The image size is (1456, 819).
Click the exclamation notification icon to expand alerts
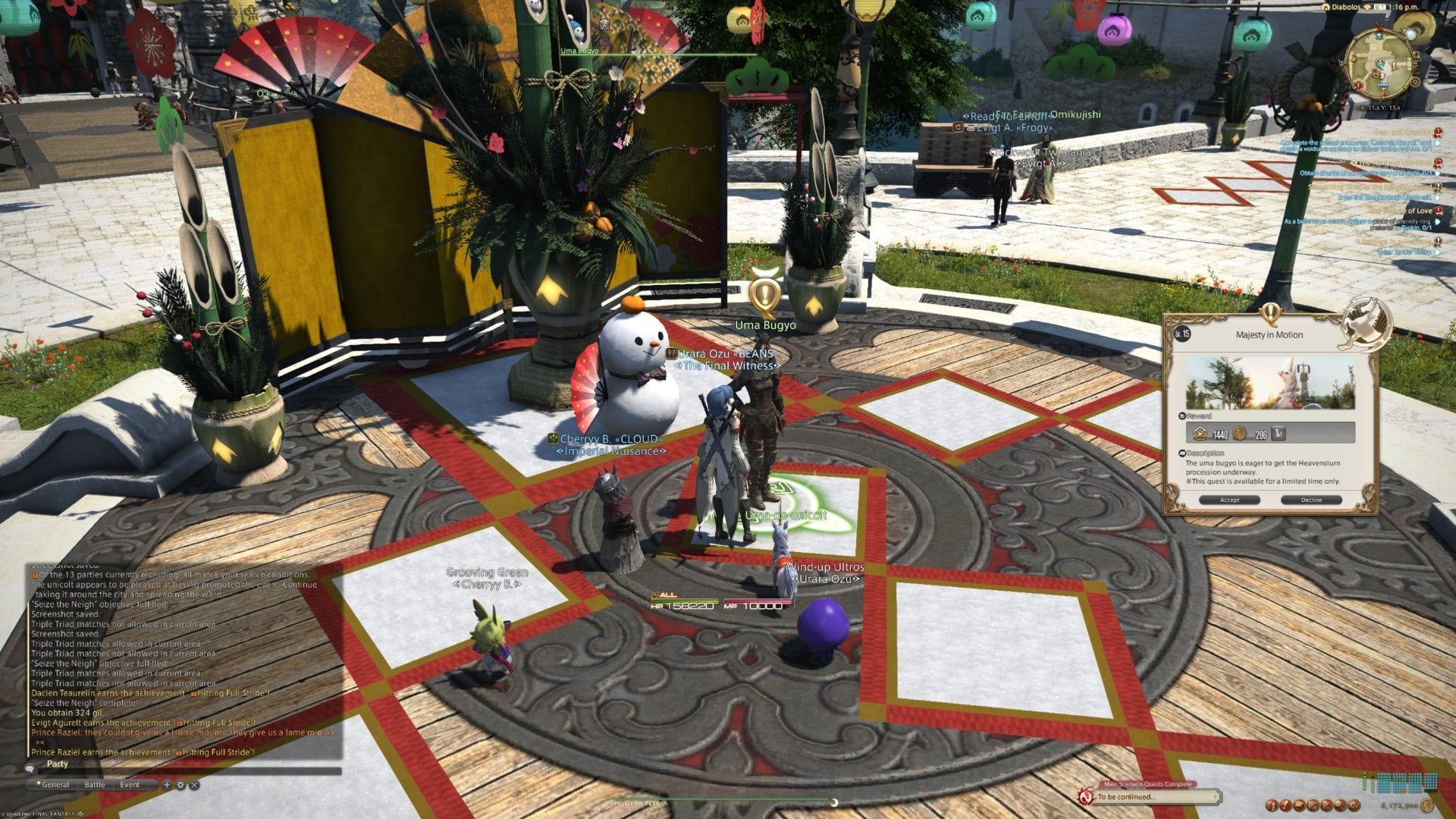point(1286,805)
